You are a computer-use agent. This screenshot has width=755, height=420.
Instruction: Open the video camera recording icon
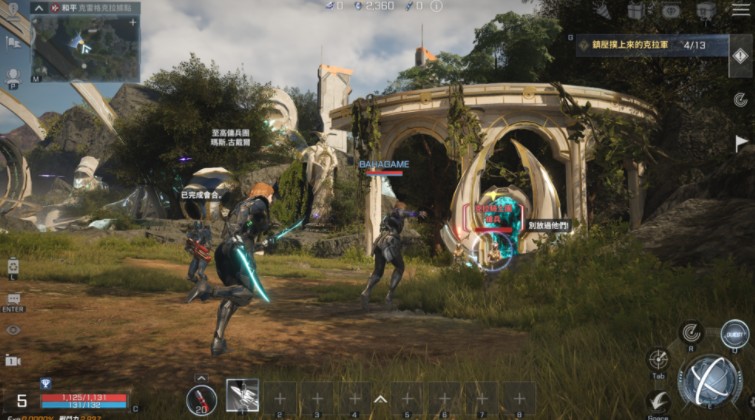[x=13, y=360]
